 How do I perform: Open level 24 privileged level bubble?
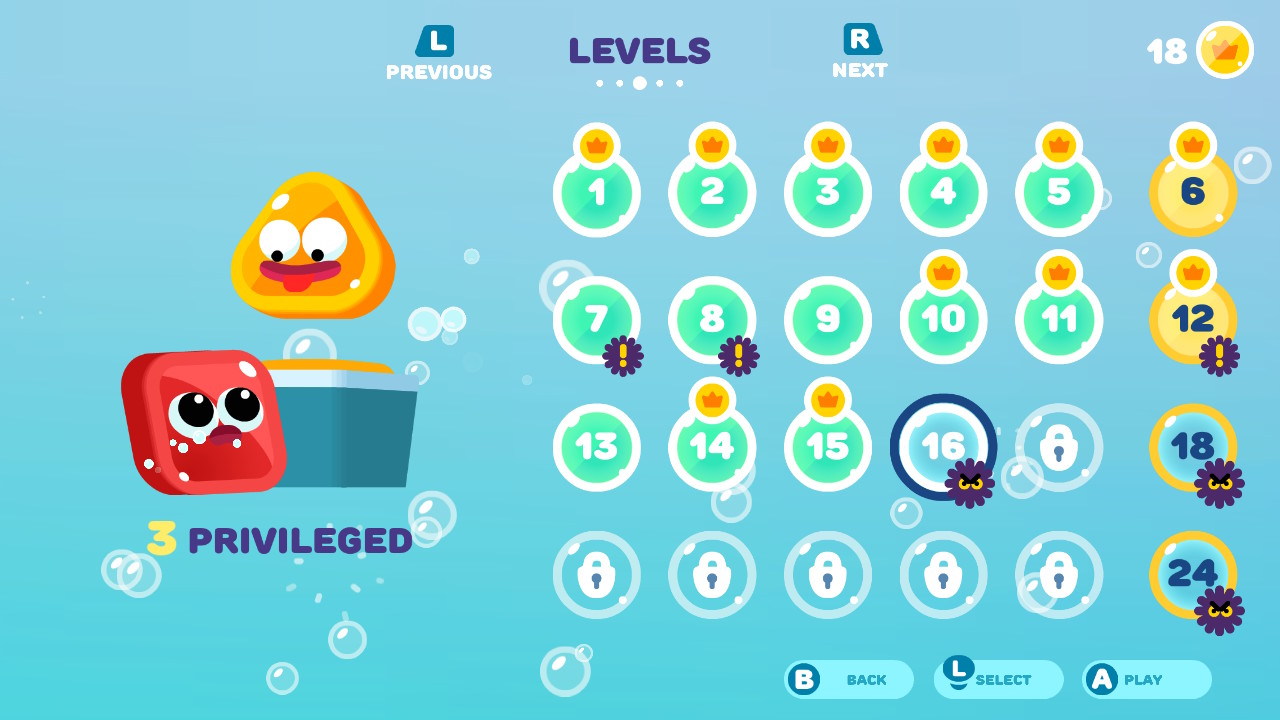(x=1192, y=574)
